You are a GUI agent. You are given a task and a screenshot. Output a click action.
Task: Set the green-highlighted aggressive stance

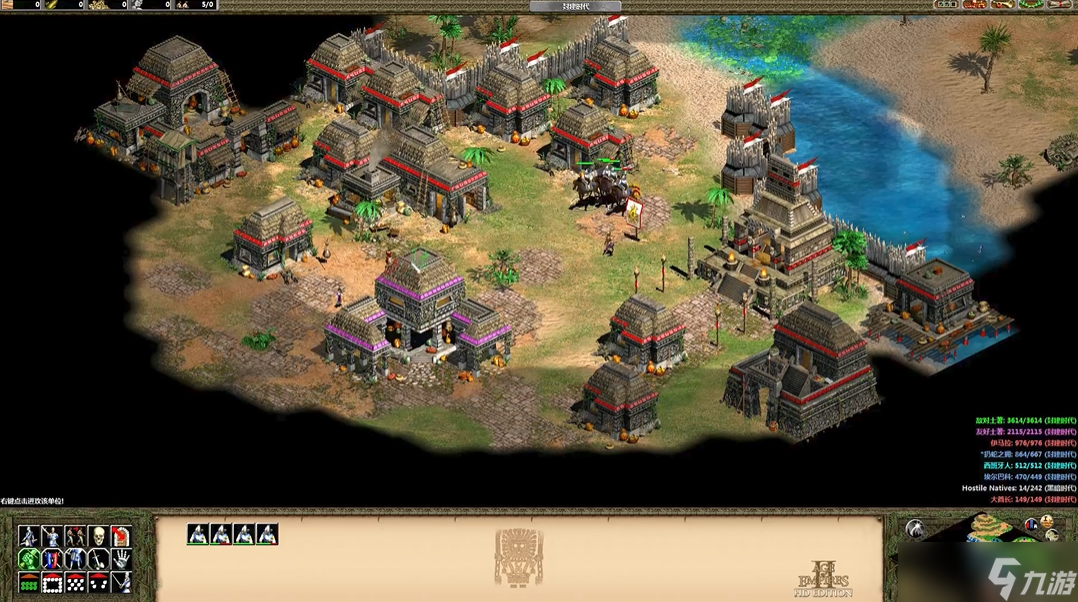click(28, 560)
